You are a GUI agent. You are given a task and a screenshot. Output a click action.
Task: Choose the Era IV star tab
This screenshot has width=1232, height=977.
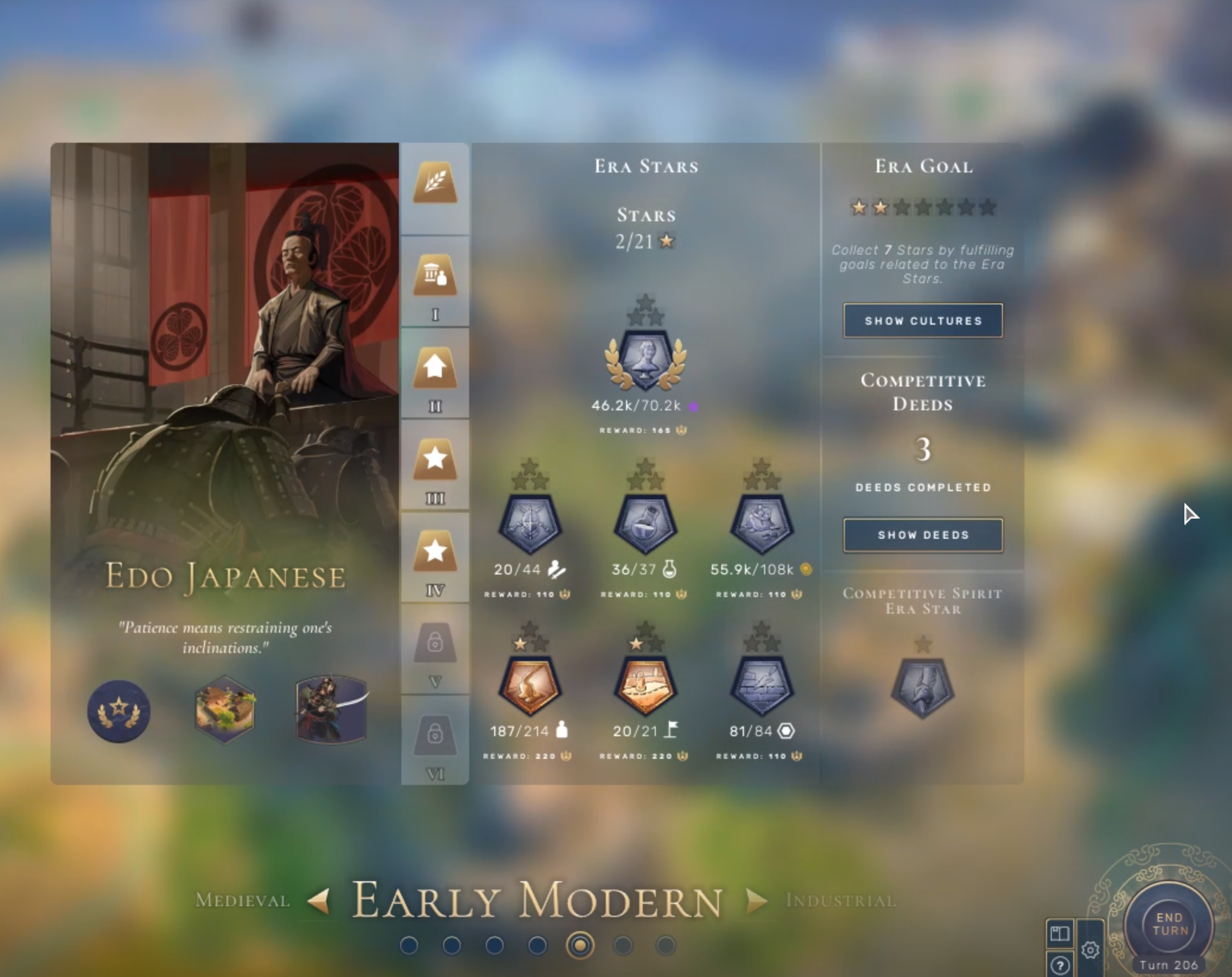tap(435, 551)
